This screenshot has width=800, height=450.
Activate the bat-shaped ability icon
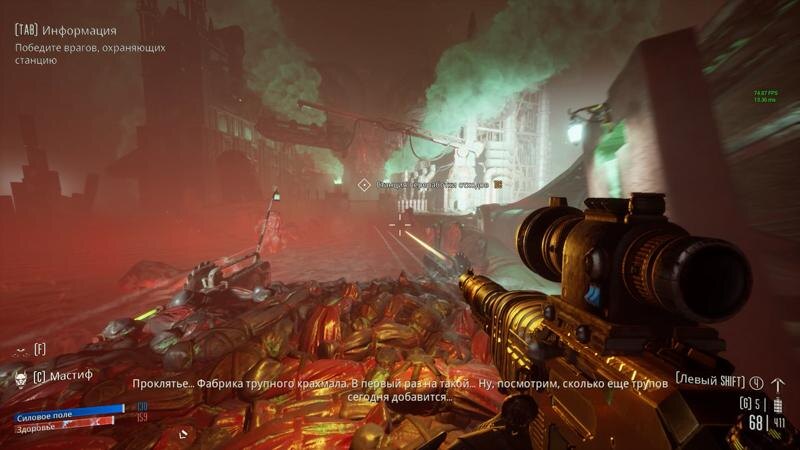tap(19, 350)
